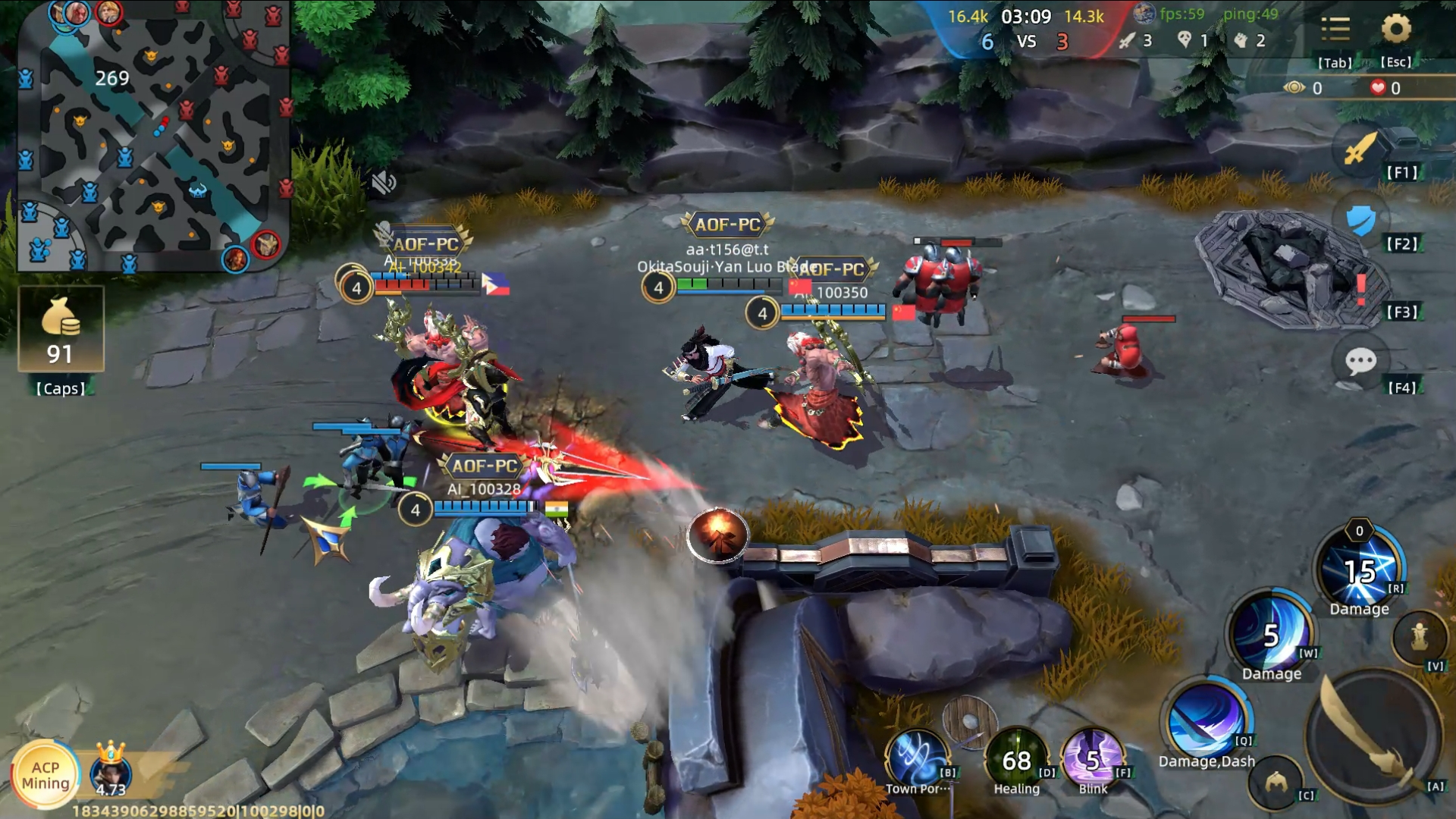The image size is (1456, 819).
Task: Unmute sound via the crossed speaker icon
Action: coord(385,184)
